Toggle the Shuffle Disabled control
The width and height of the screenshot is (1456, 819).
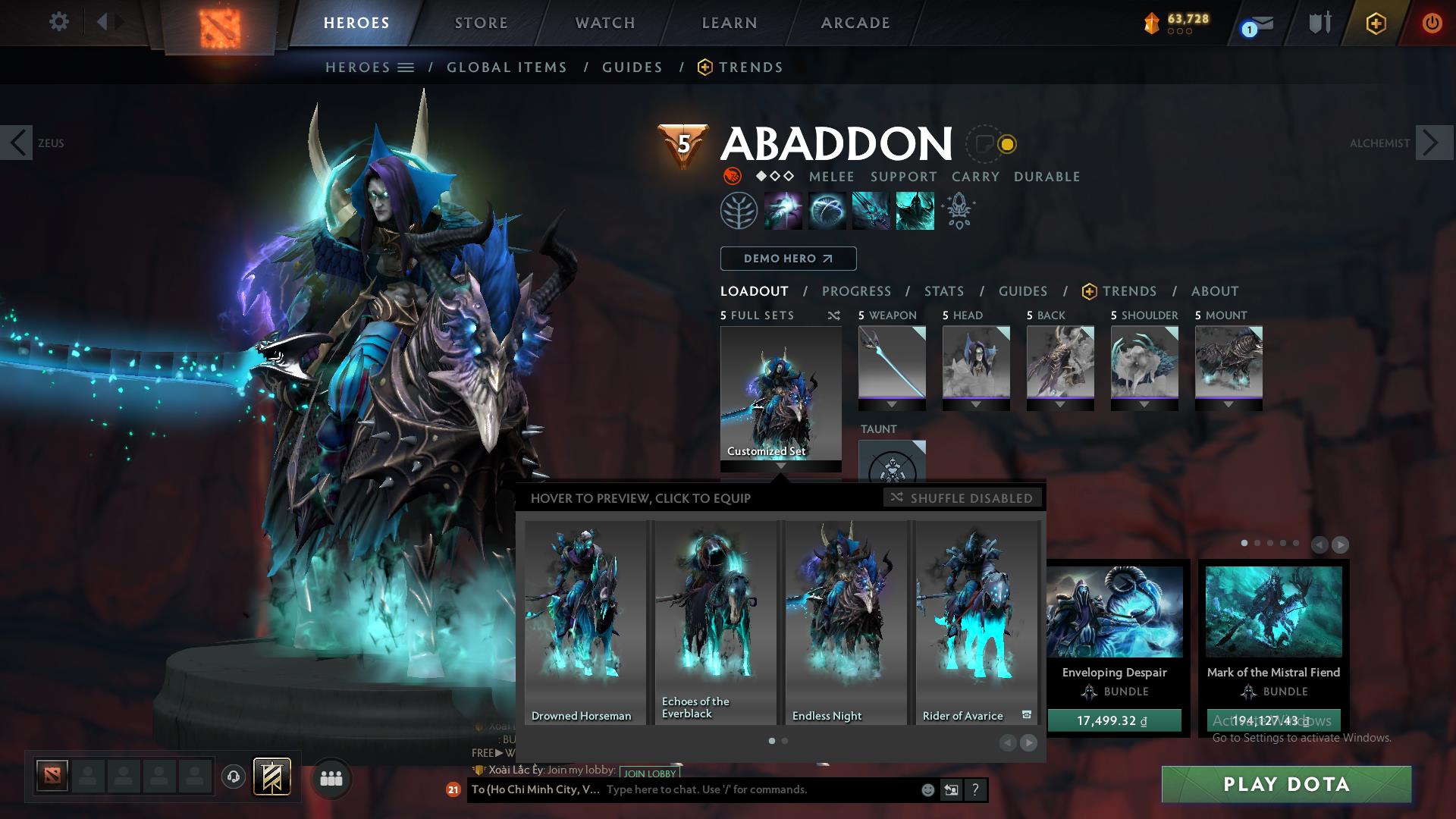(x=963, y=498)
